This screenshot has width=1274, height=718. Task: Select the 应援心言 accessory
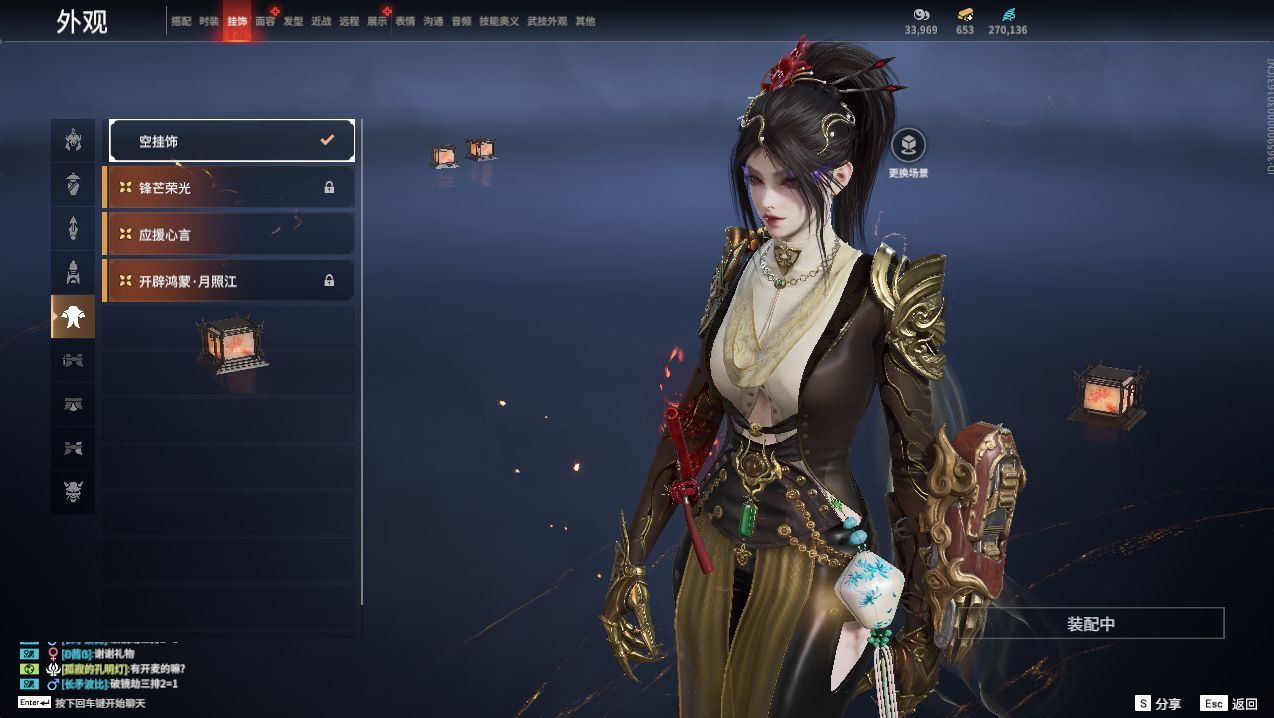tap(229, 234)
